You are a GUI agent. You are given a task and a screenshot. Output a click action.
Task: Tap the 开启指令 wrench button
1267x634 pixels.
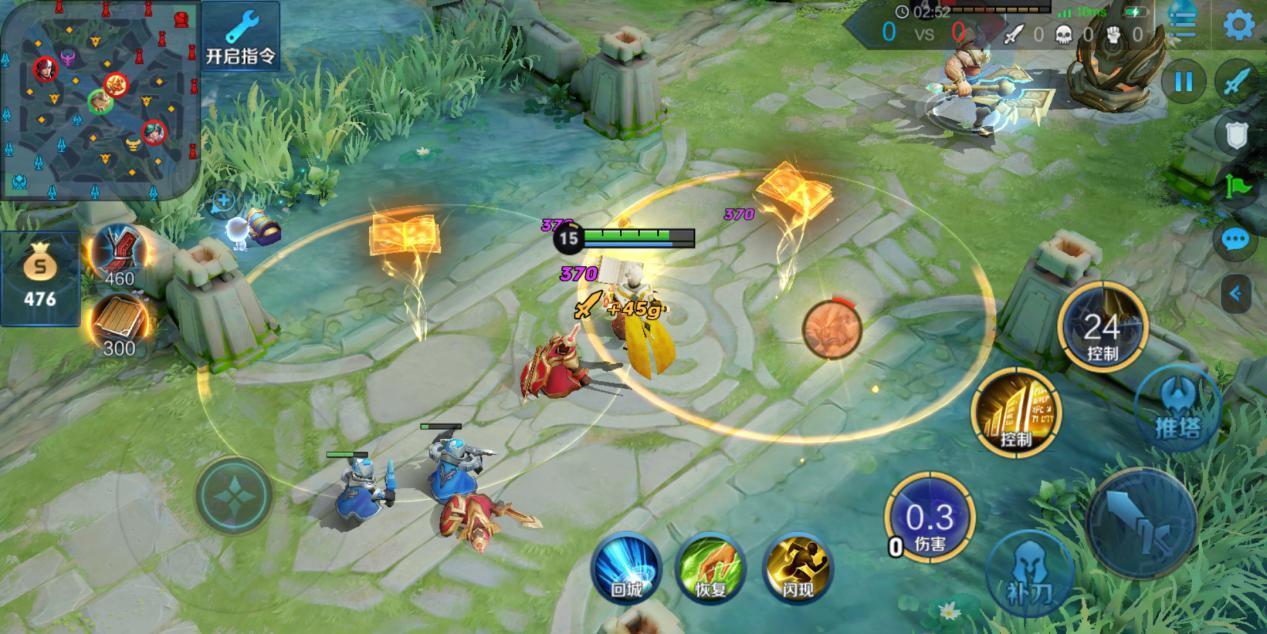pyautogui.click(x=241, y=37)
